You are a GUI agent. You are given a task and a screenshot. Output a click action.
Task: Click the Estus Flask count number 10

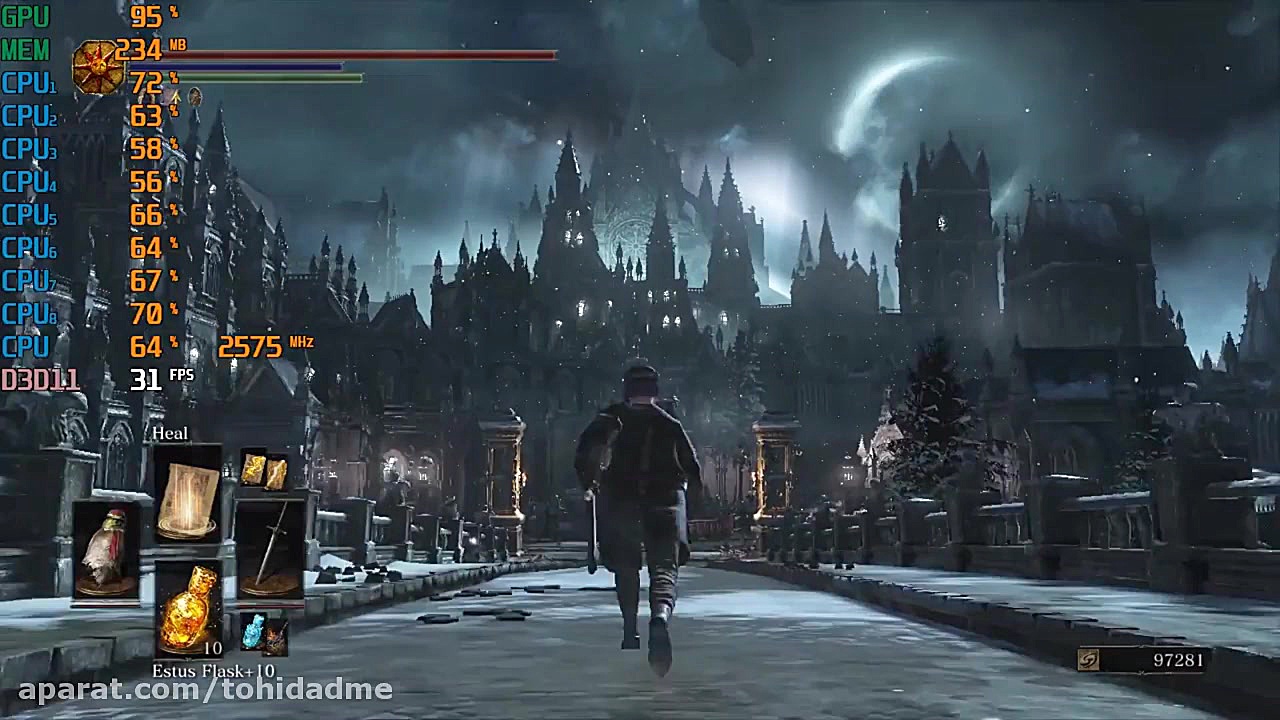pos(212,647)
